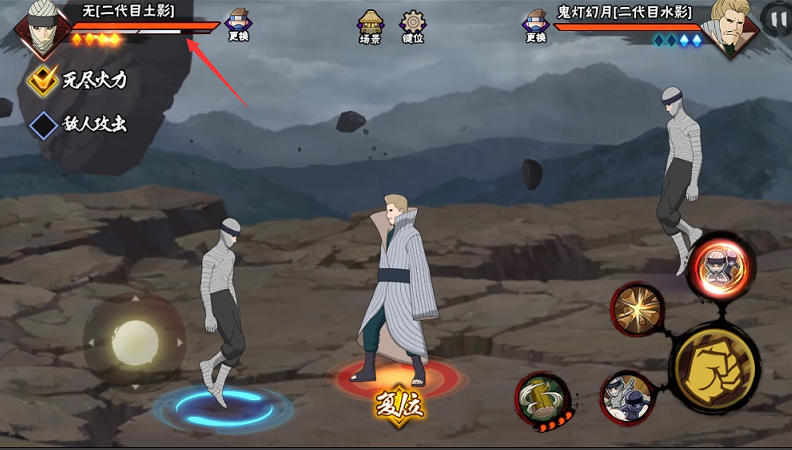Screen dimensions: 792x450
Task: Open the 场景 scene selector
Action: coord(371,26)
